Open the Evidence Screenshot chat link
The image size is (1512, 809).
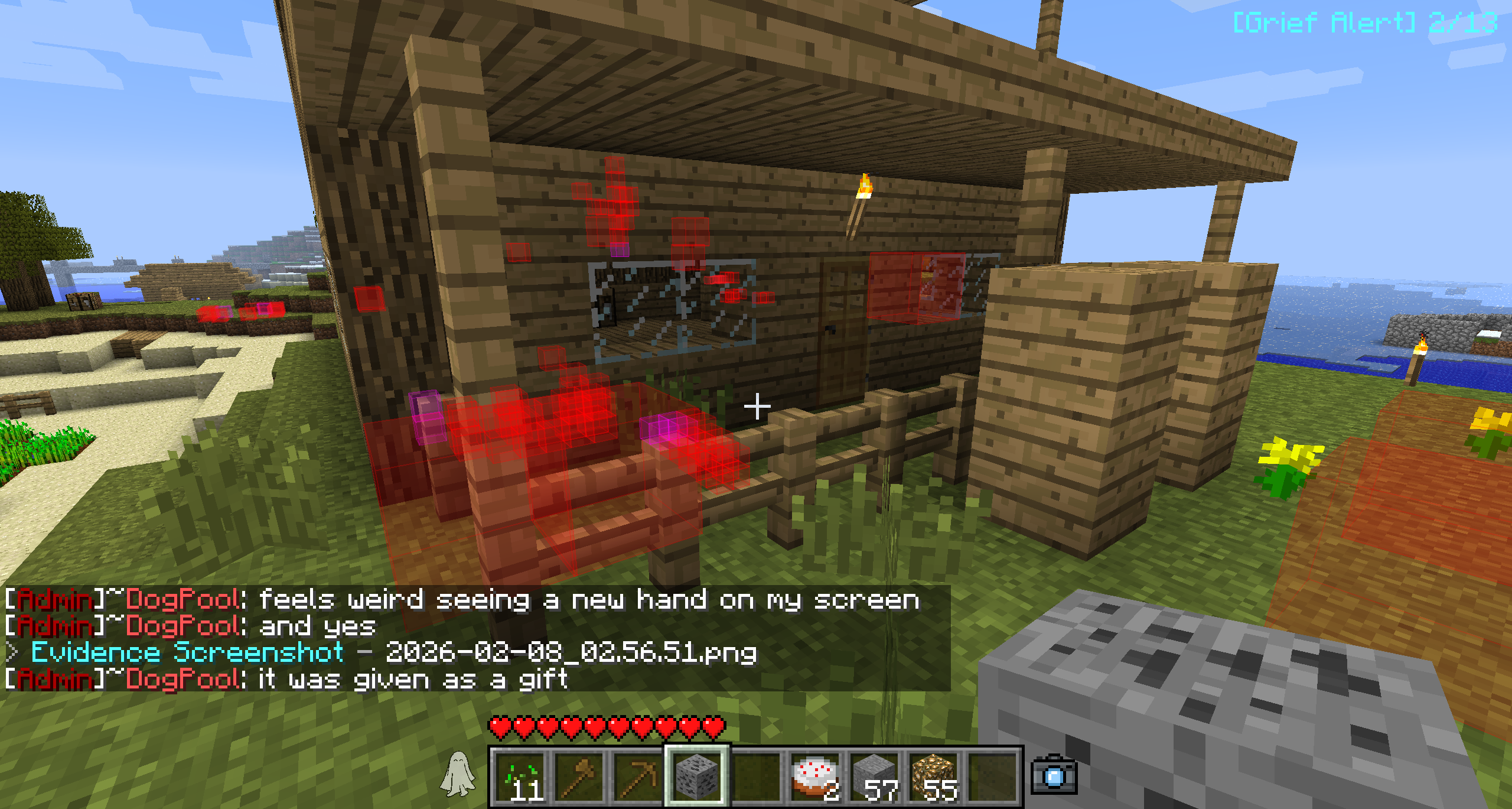188,652
